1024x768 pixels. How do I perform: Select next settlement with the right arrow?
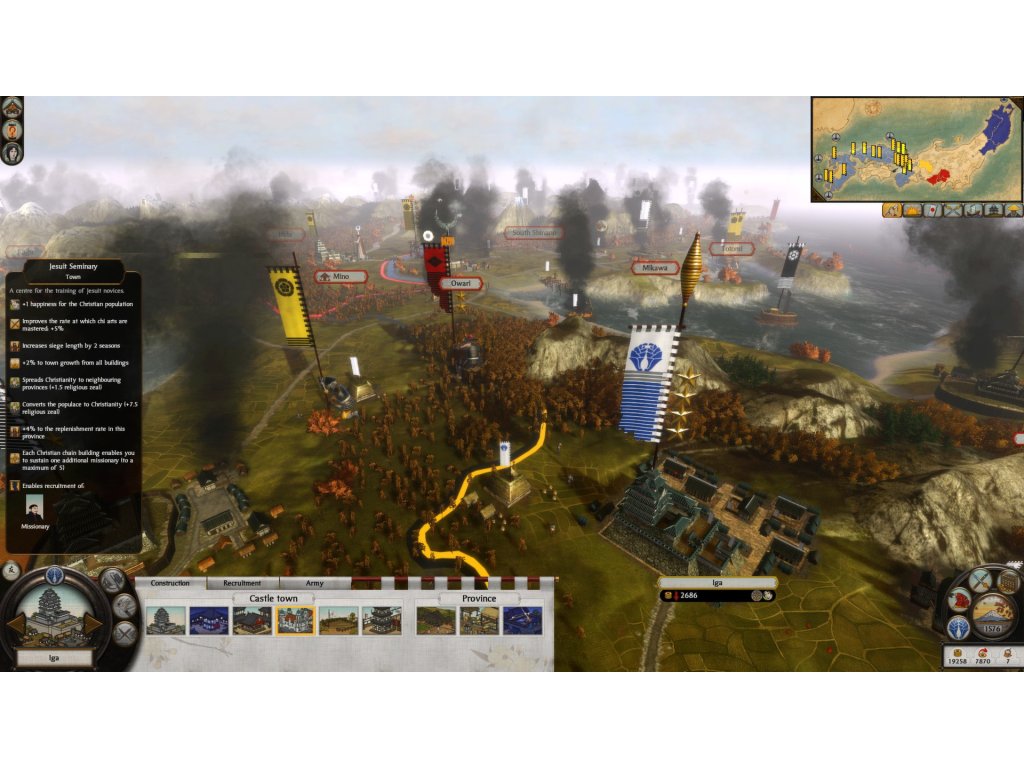(x=92, y=623)
